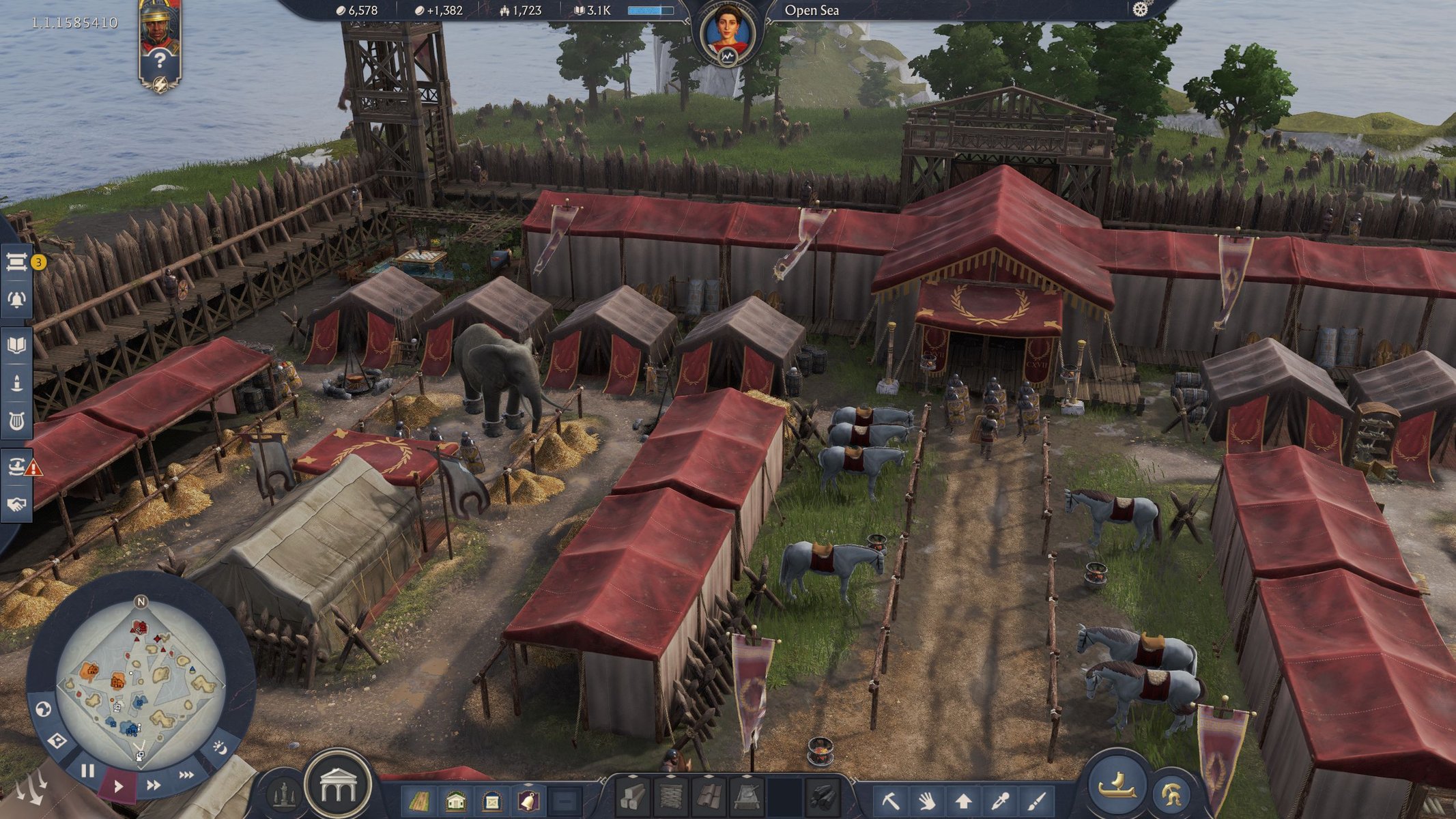Click the governor portrait at top center
This screenshot has width=1456, height=819.
(727, 32)
